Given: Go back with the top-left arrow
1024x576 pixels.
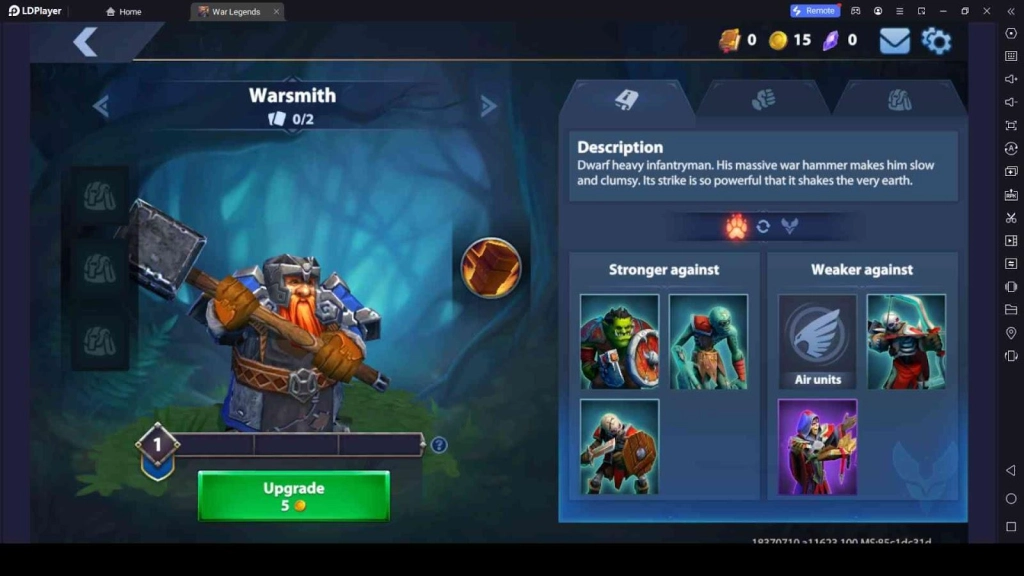Looking at the screenshot, I should click(85, 42).
